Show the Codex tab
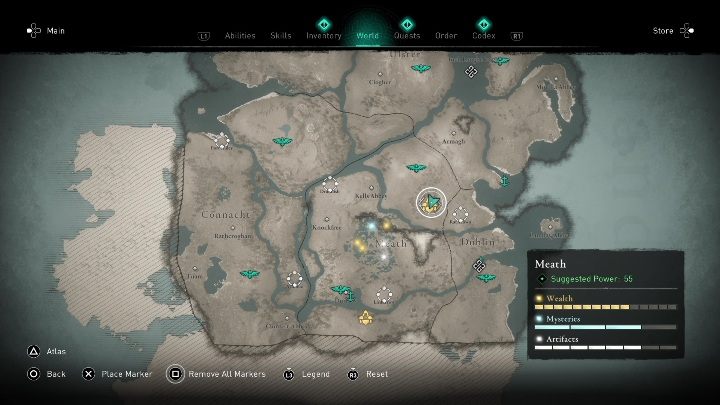The image size is (720, 405). [x=483, y=35]
